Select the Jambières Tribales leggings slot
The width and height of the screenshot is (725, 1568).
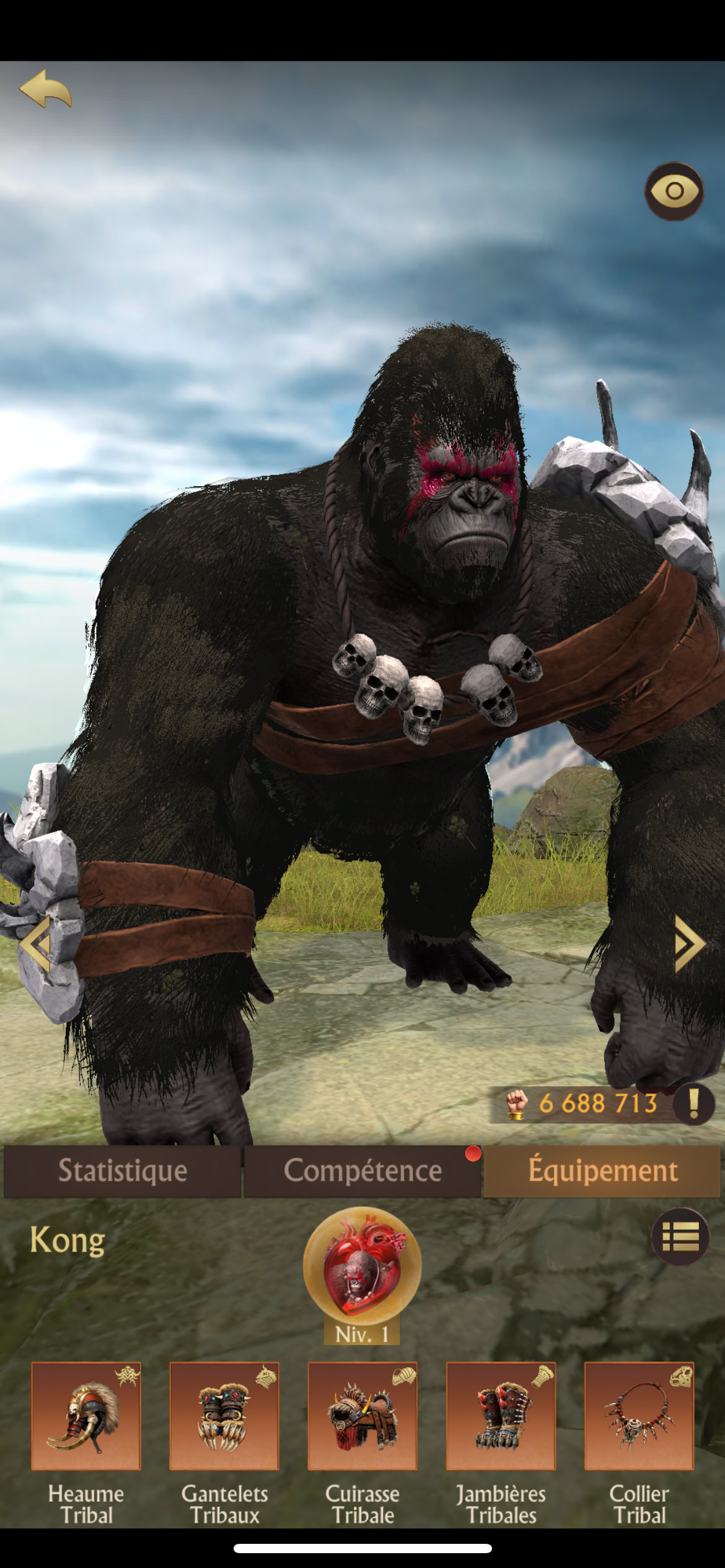pyautogui.click(x=501, y=1416)
